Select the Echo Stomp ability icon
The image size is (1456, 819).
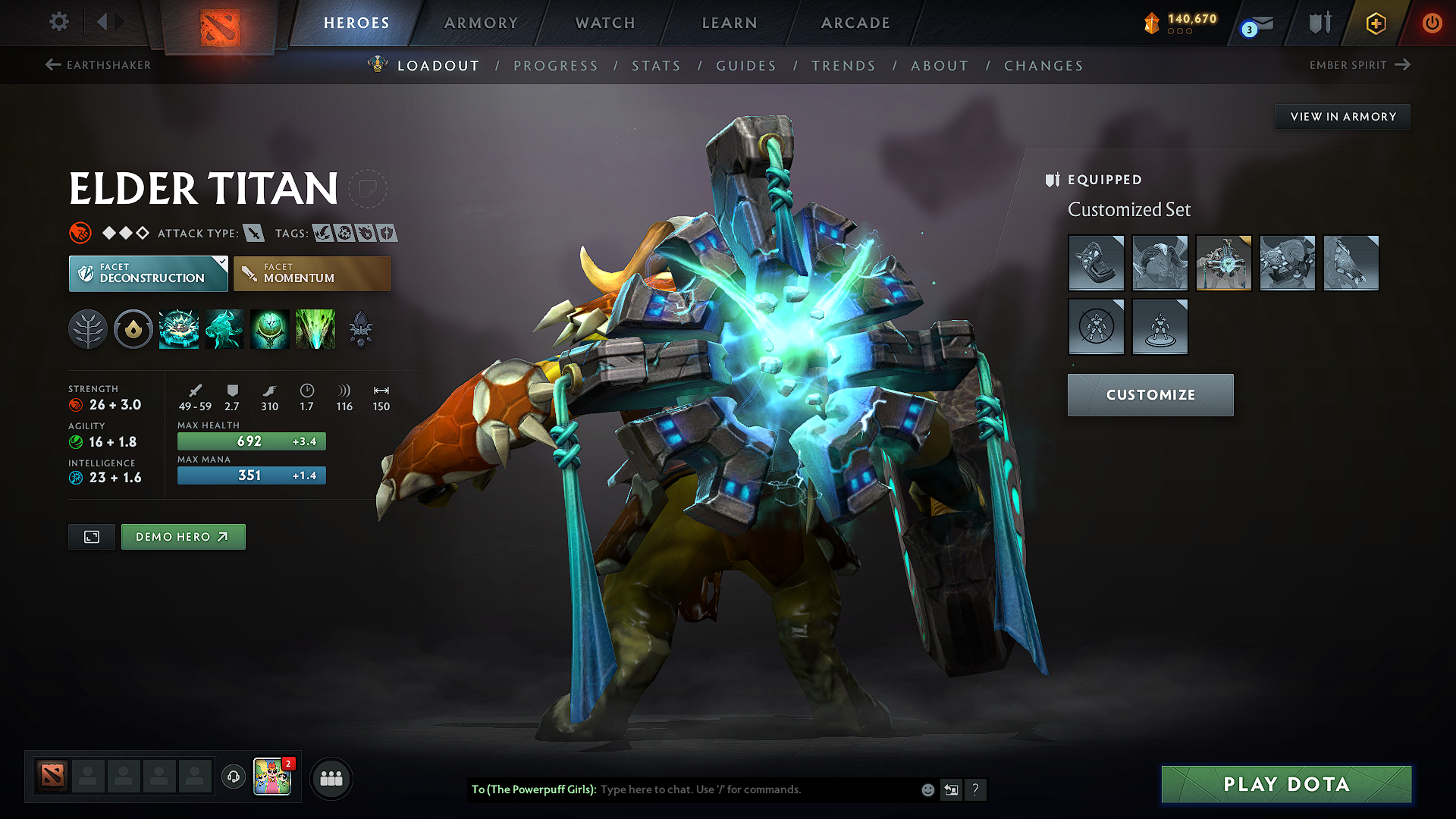pos(179,329)
